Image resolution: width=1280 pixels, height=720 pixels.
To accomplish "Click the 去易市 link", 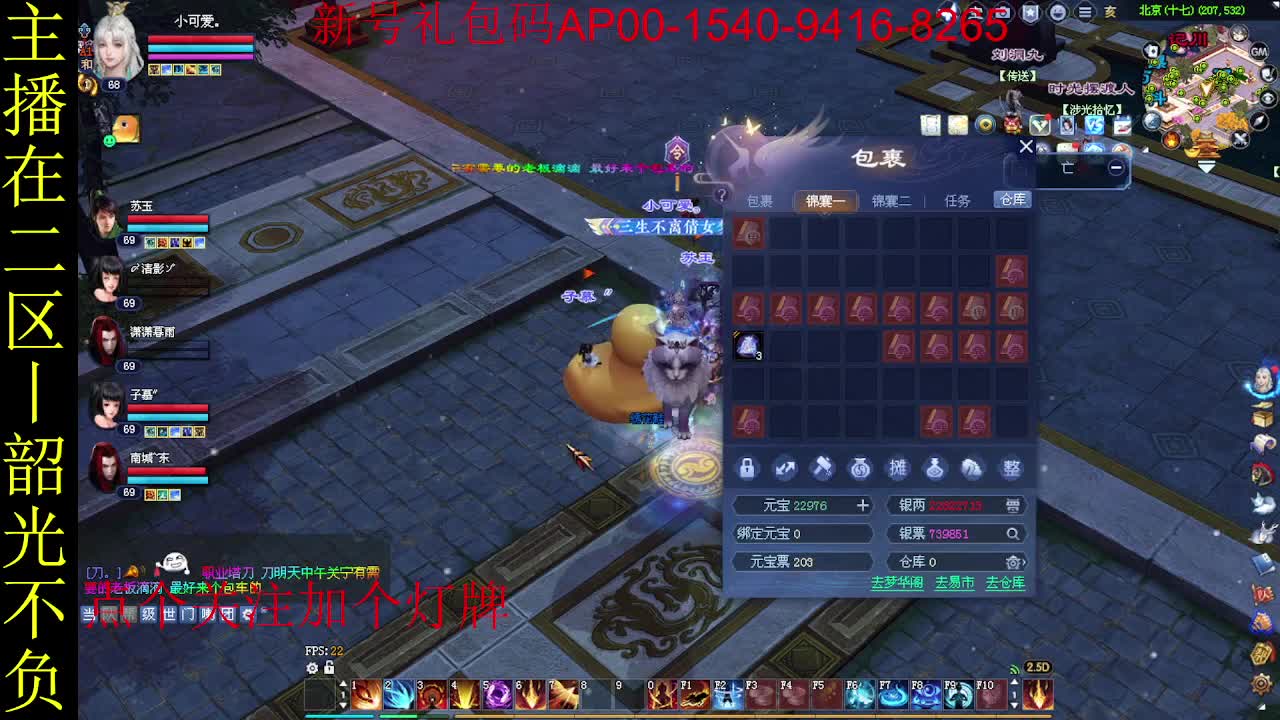I will [x=953, y=580].
